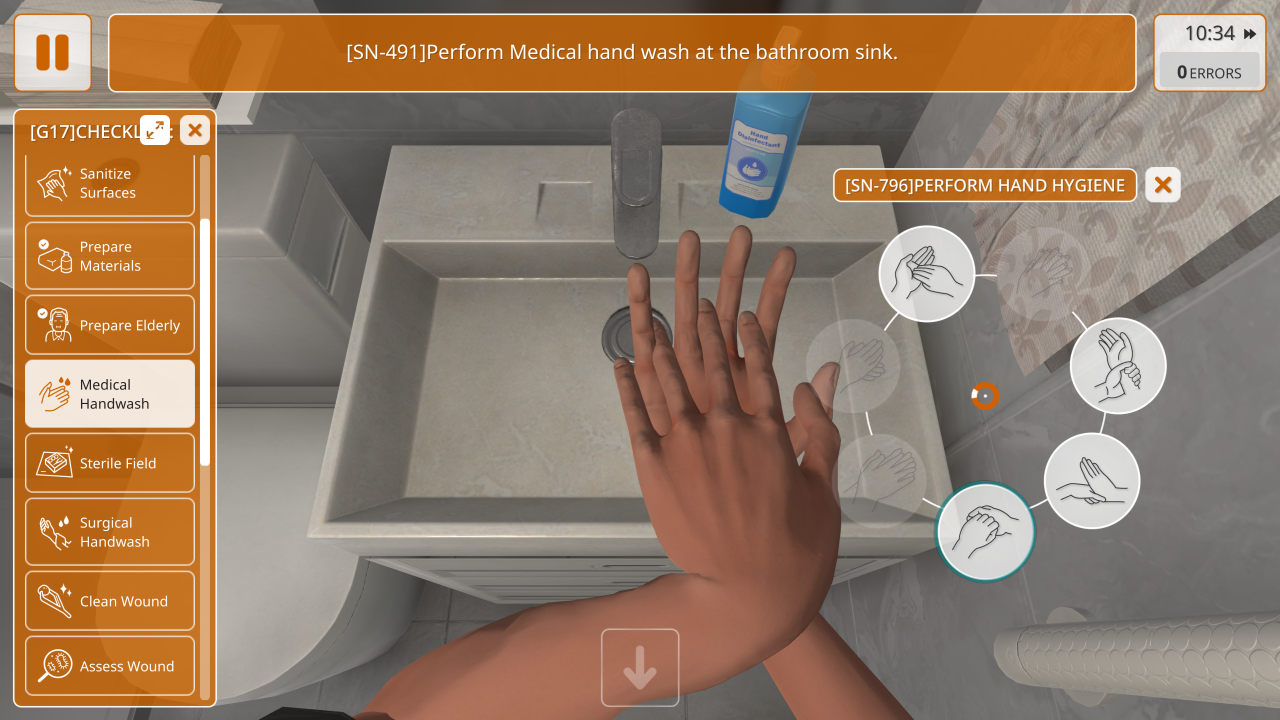
Task: Pick the fingertips-rubbing-in-palm hand wash step
Action: [927, 273]
